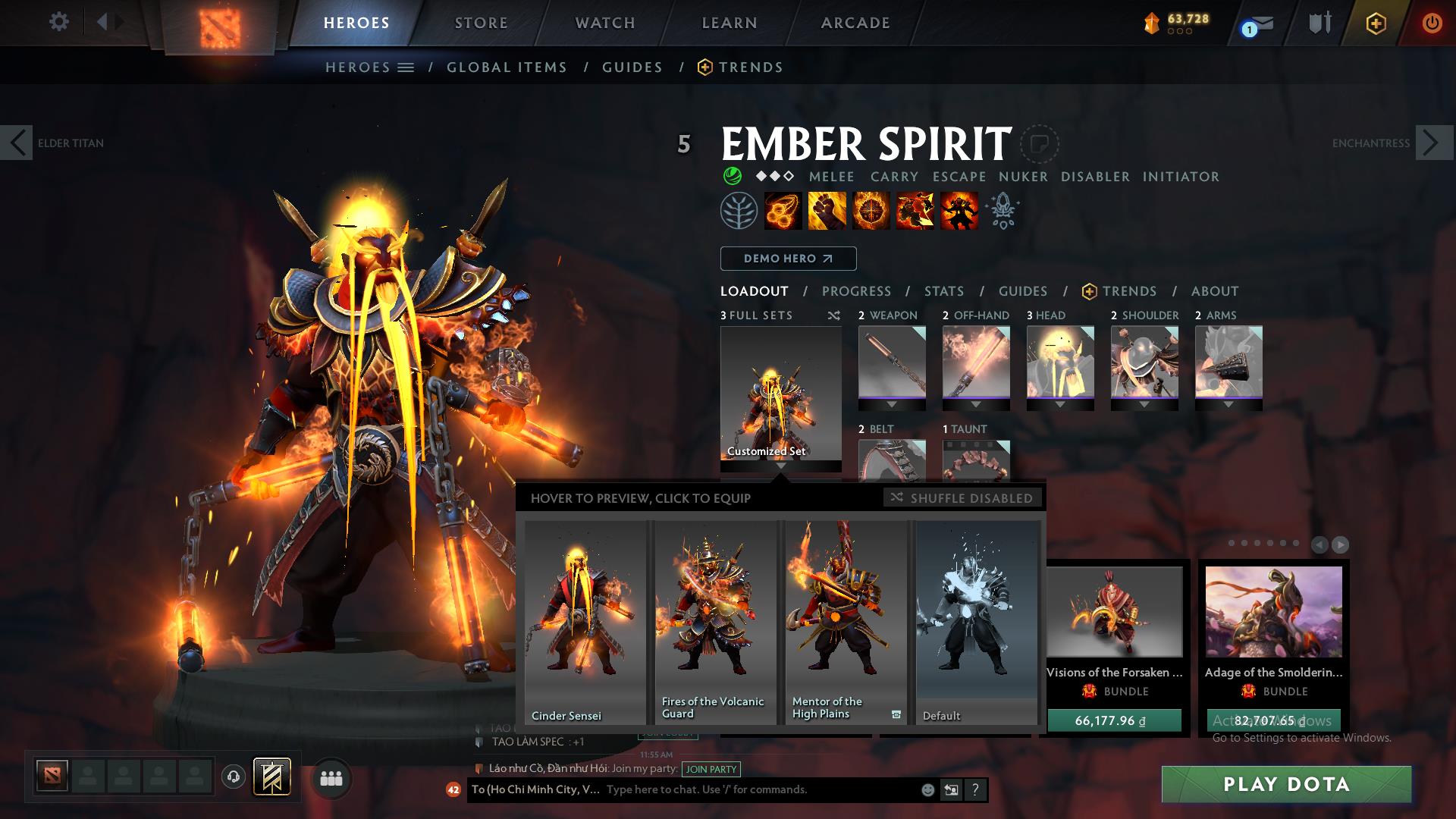Click Shuffle Disabled to toggle shuffling
The height and width of the screenshot is (819, 1456).
point(963,498)
